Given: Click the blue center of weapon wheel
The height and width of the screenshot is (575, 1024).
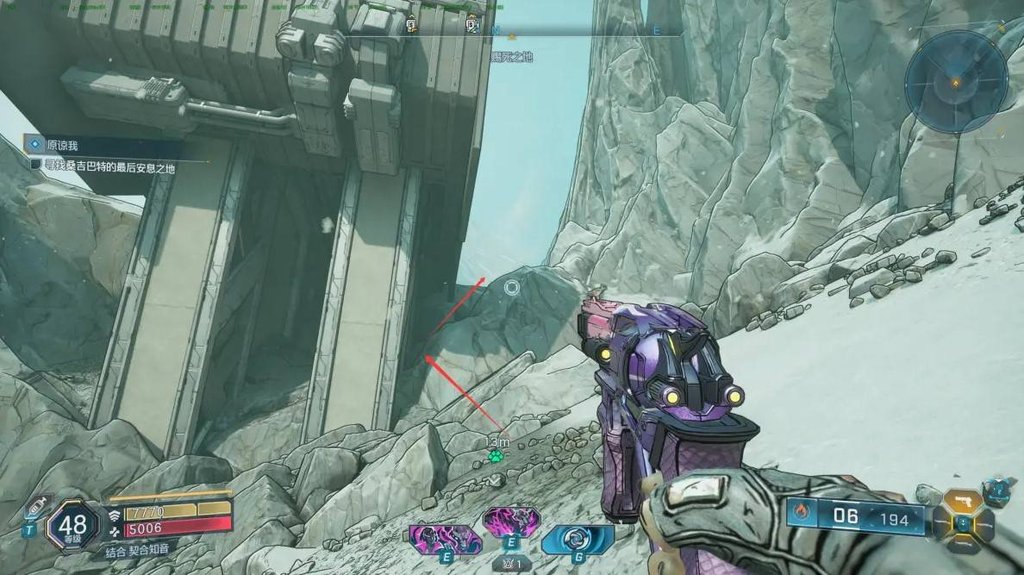Looking at the screenshot, I should click(963, 522).
